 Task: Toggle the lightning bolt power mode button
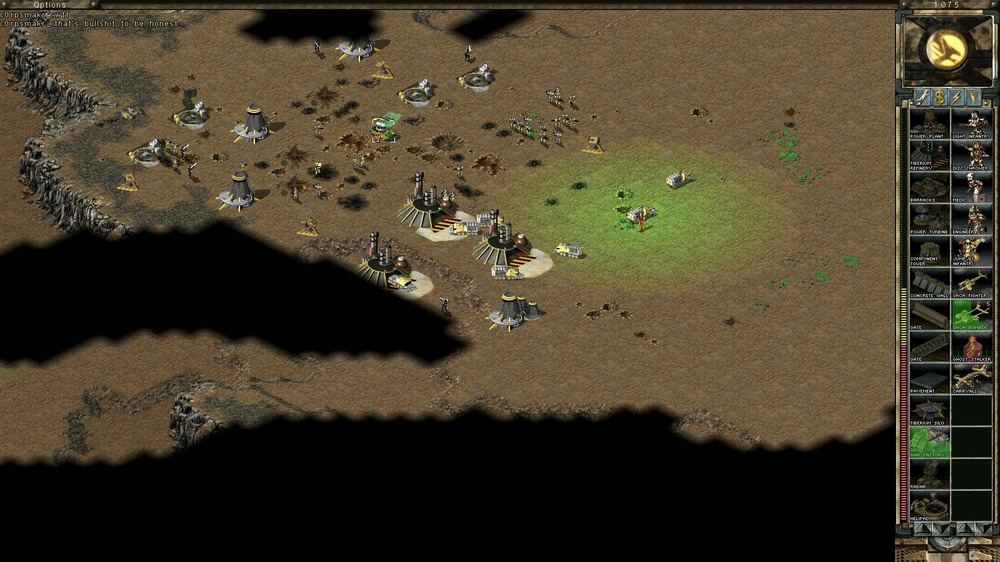click(957, 97)
